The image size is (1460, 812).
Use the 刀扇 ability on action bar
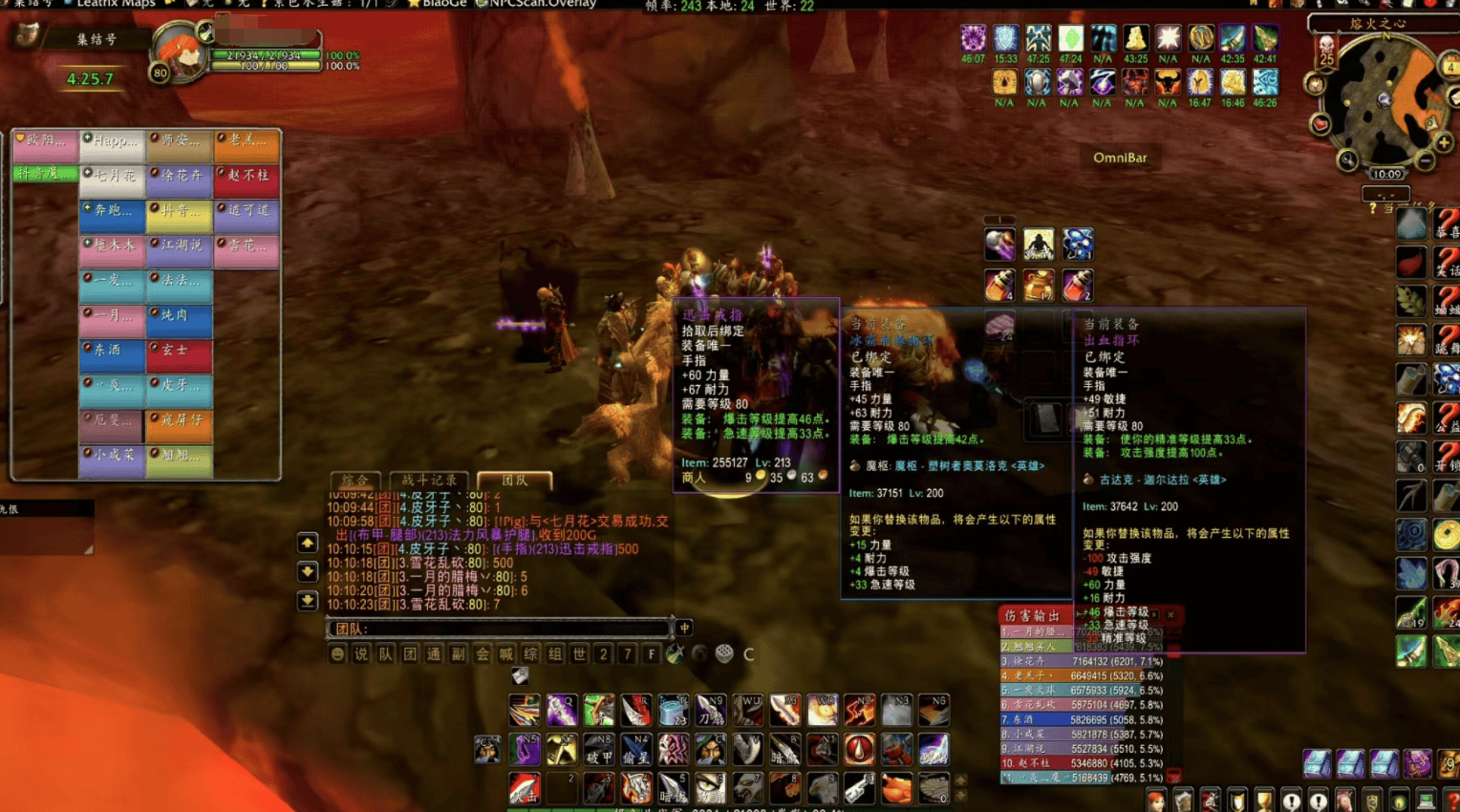(x=711, y=711)
